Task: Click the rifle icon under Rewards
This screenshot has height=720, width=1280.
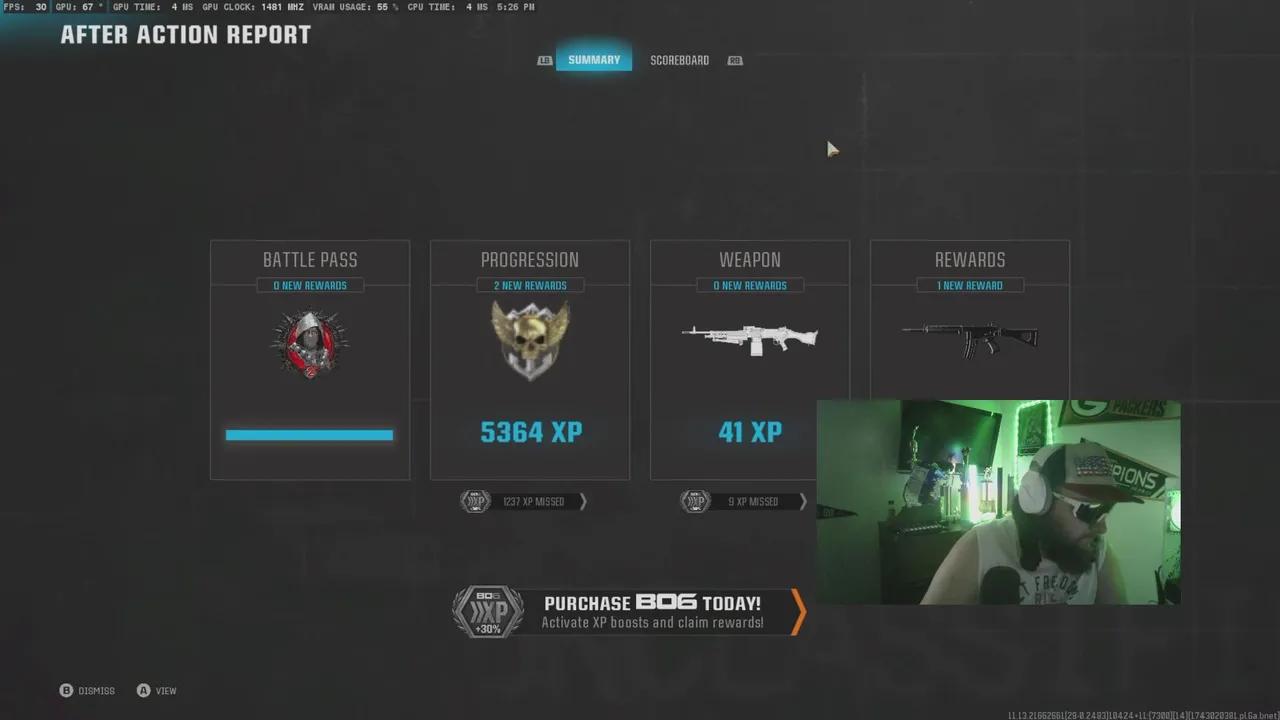Action: tap(969, 340)
